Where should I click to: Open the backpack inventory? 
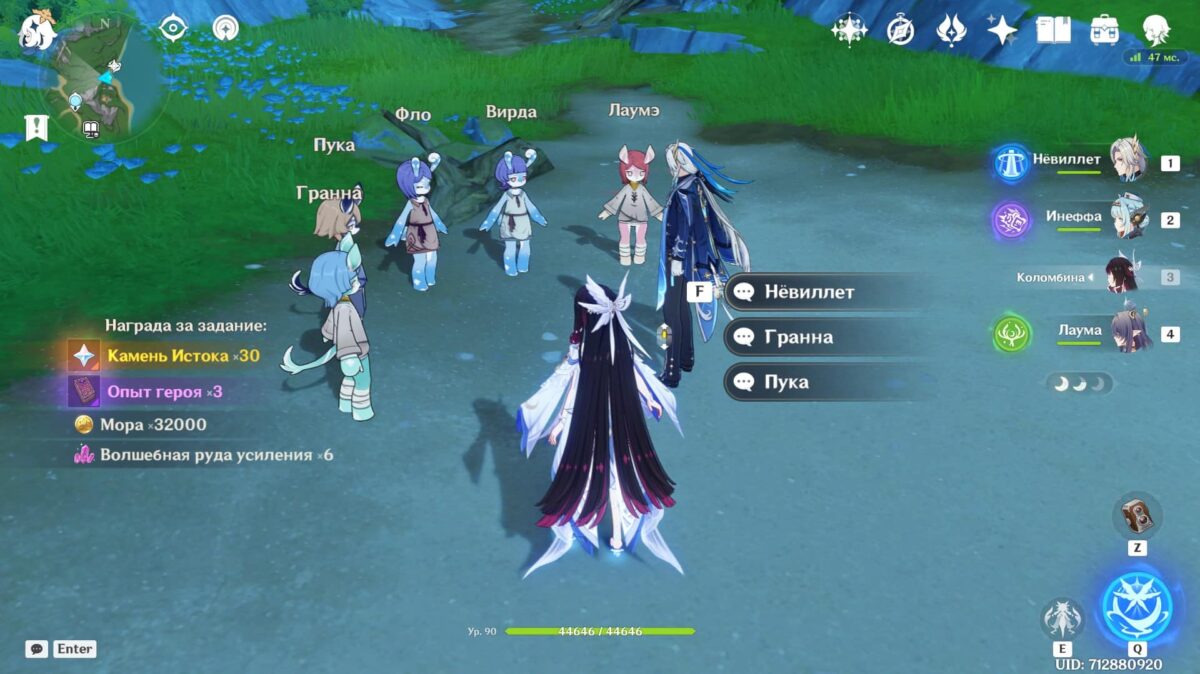click(x=1104, y=31)
